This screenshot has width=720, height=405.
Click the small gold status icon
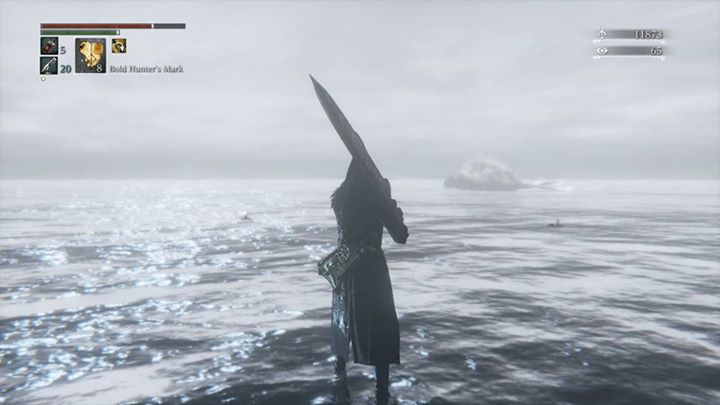point(119,45)
